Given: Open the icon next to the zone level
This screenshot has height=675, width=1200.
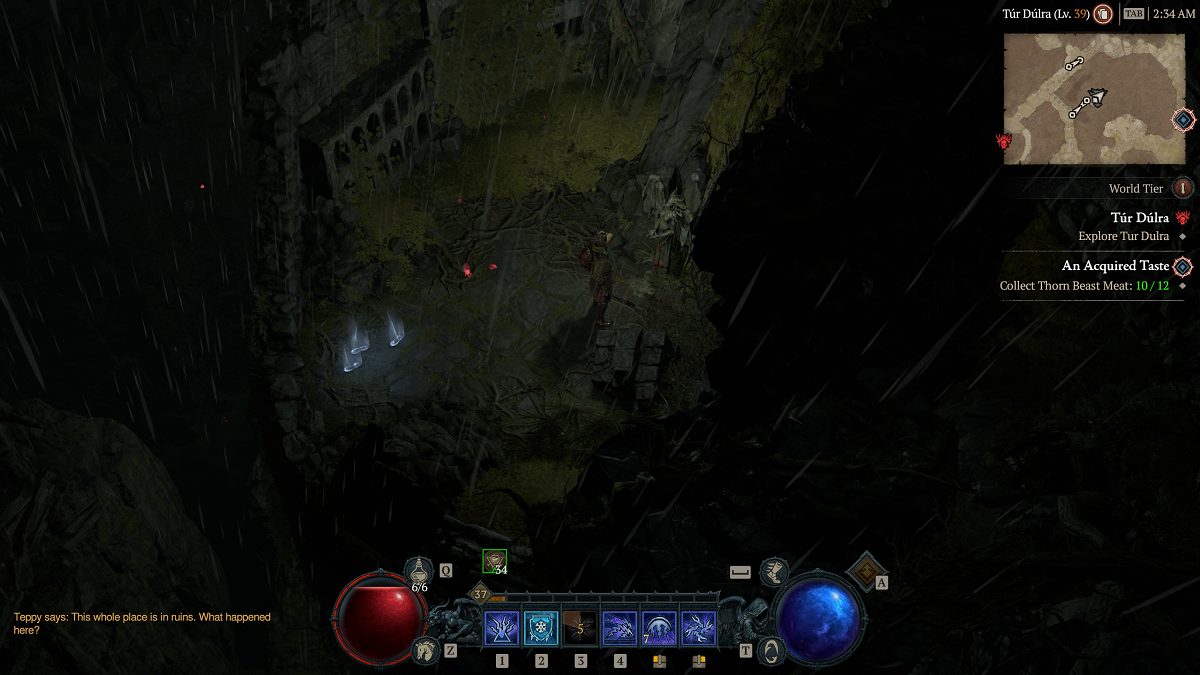Looking at the screenshot, I should tap(1103, 14).
